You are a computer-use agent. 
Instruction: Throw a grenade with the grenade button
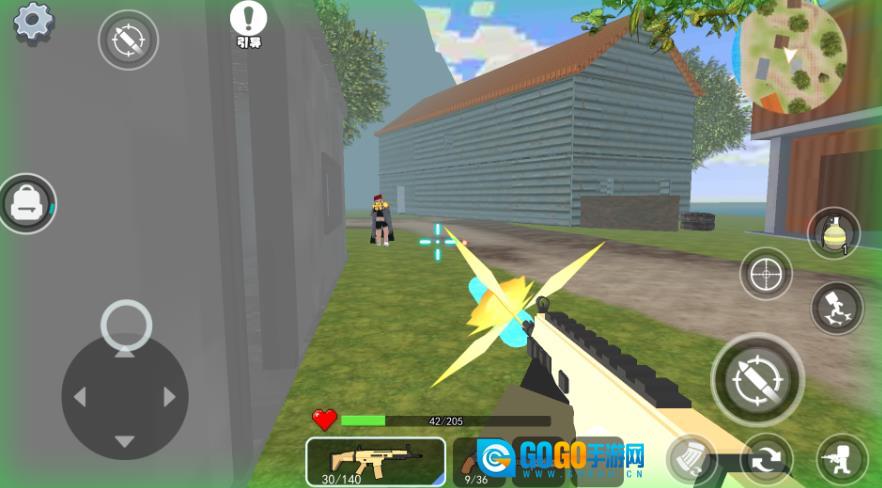coord(833,234)
